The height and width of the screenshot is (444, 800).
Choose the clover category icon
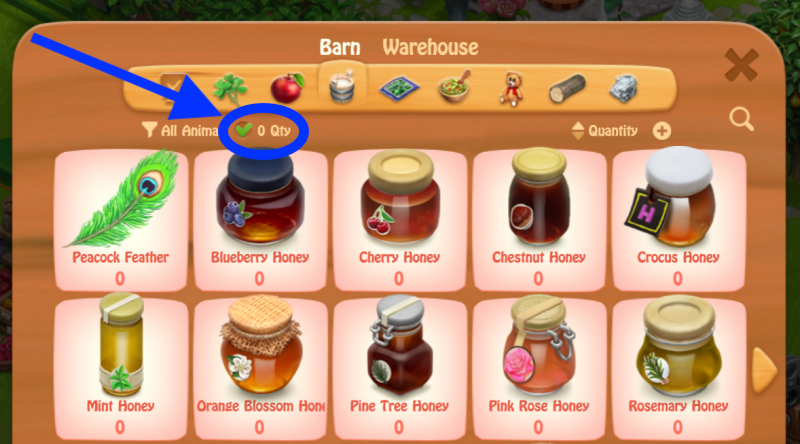point(231,88)
